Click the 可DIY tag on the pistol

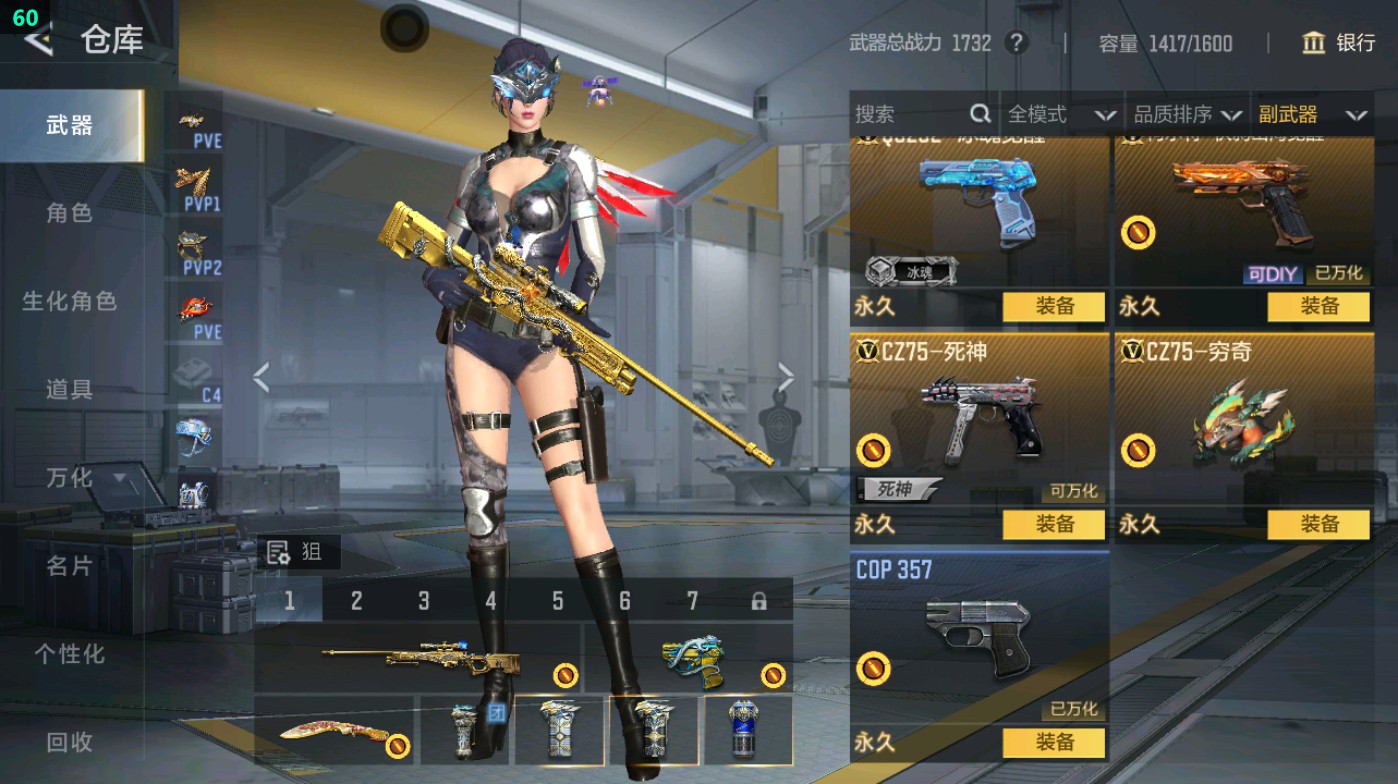coord(1273,273)
